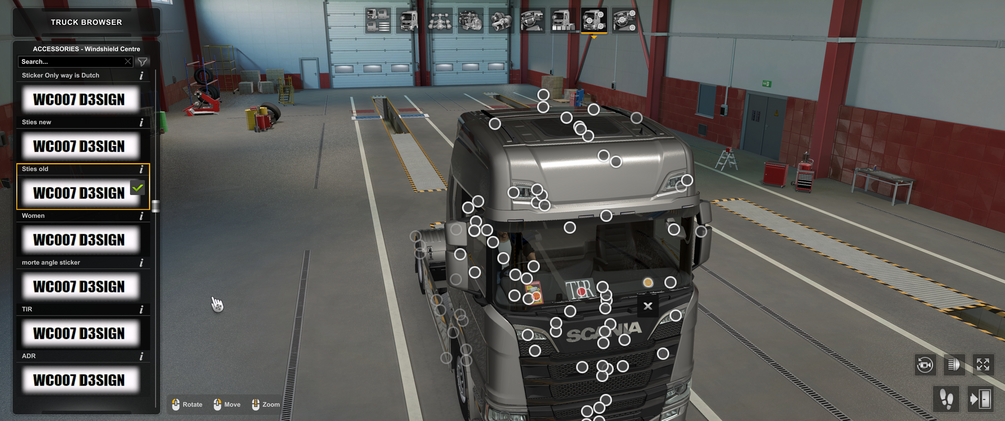Toggle the truck headlights
Image resolution: width=1005 pixels, height=421 pixels.
954,365
